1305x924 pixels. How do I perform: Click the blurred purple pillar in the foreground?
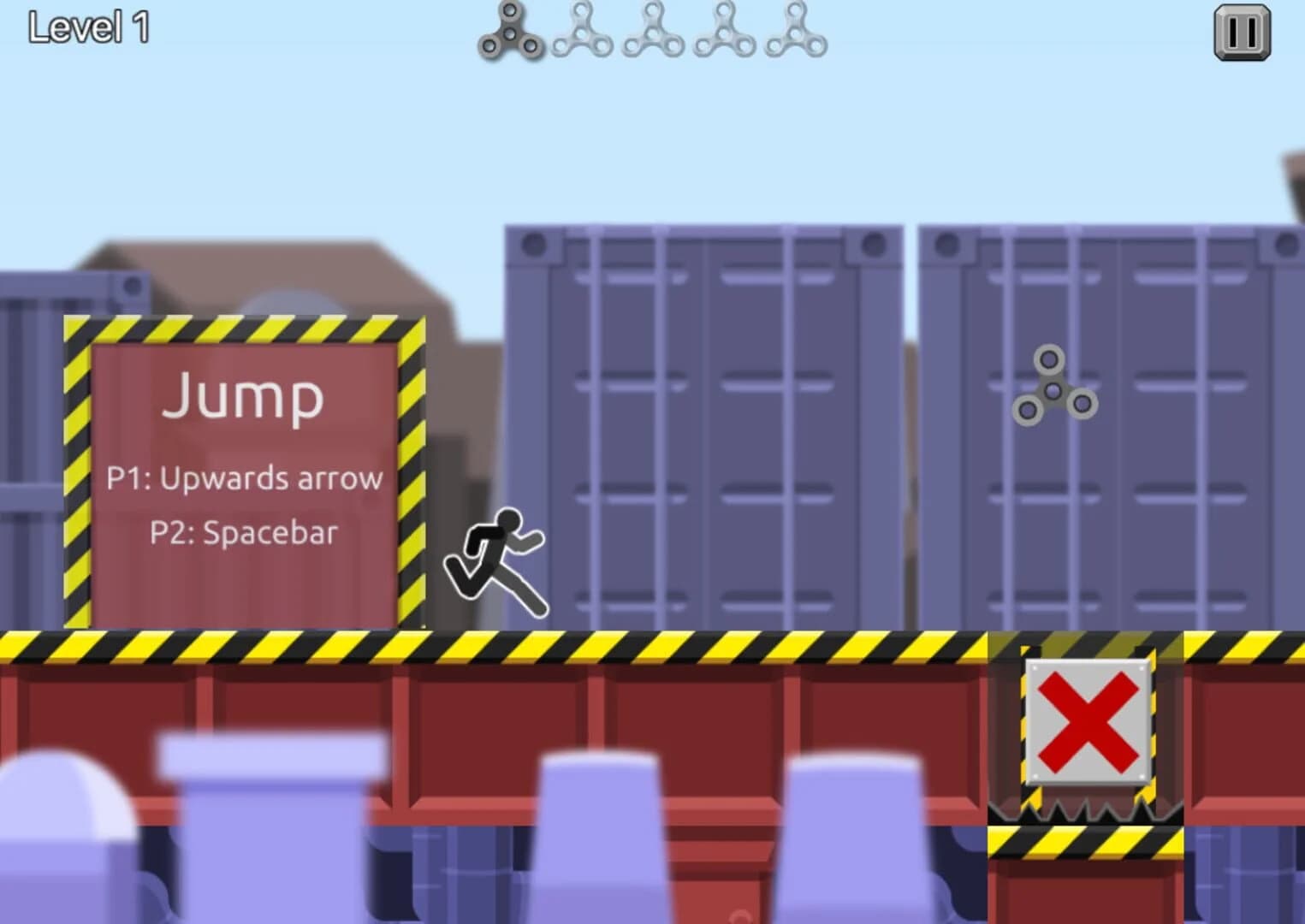(x=599, y=838)
